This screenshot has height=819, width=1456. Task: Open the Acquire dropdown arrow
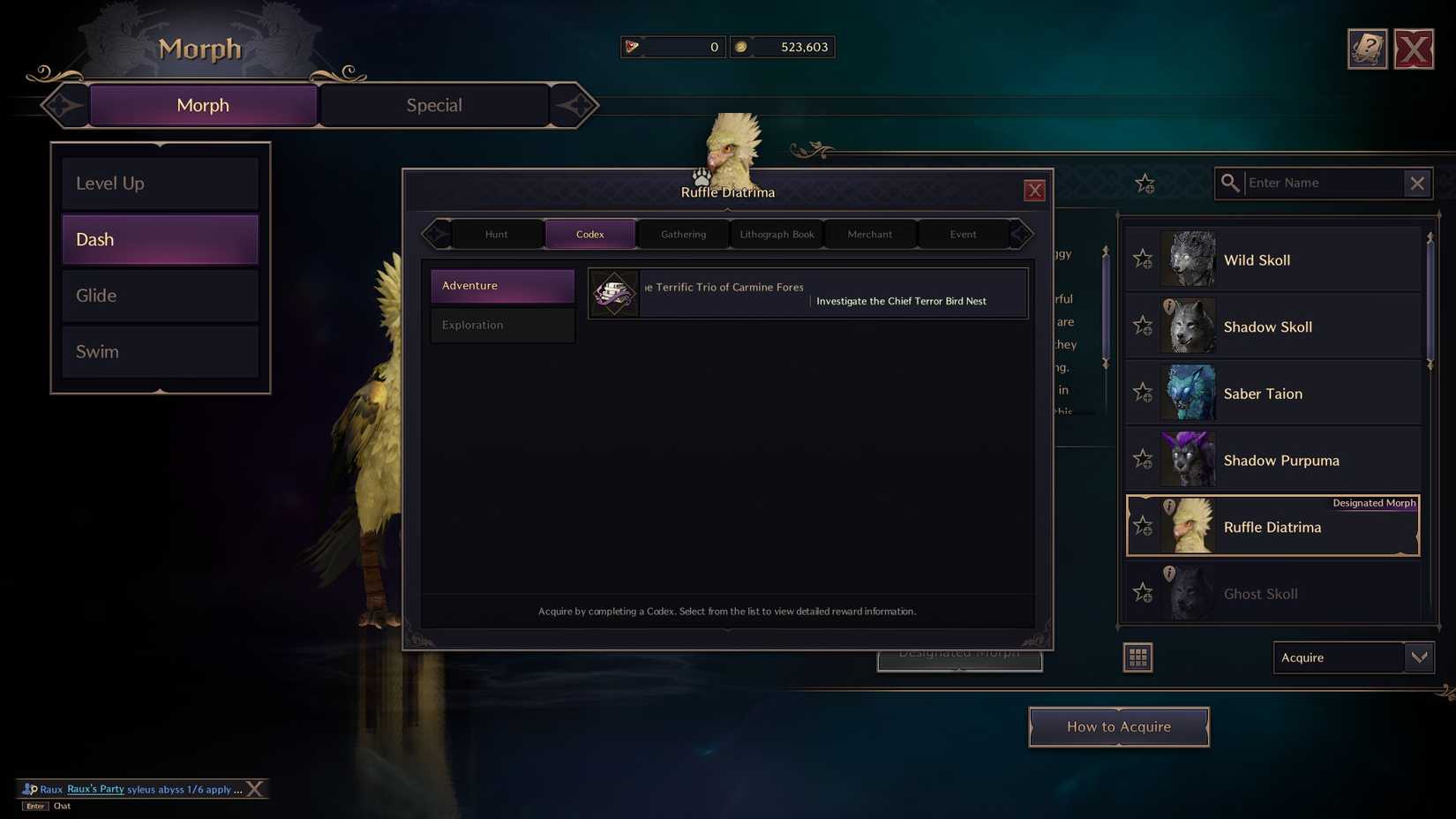[1419, 657]
